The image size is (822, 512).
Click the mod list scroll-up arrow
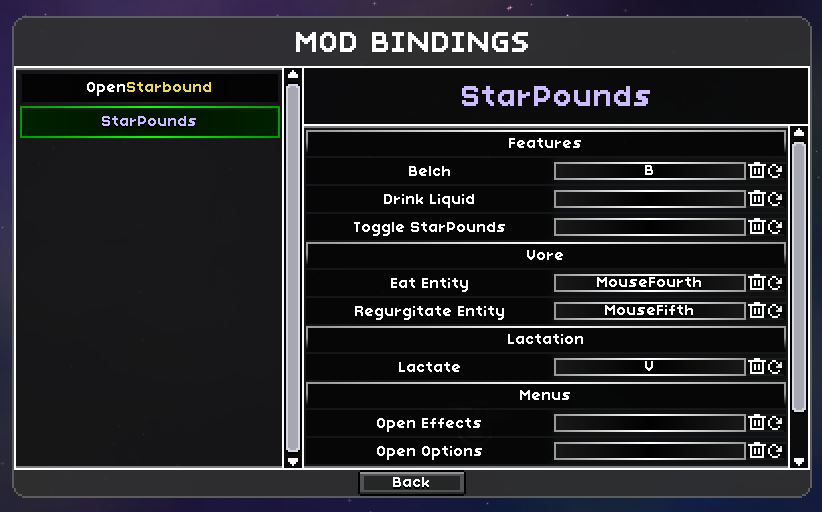click(292, 75)
